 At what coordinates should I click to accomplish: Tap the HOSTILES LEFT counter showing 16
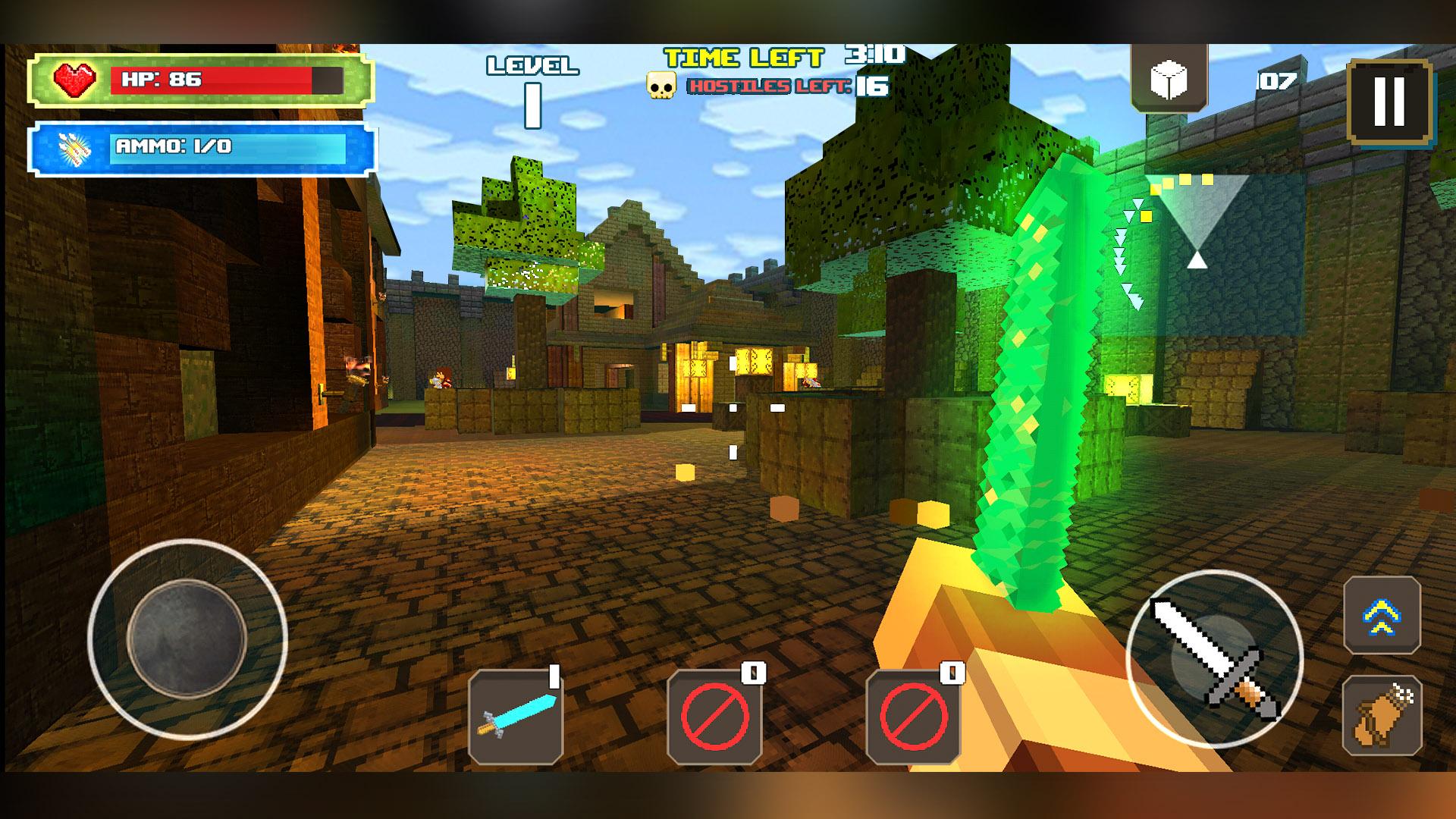point(772,87)
